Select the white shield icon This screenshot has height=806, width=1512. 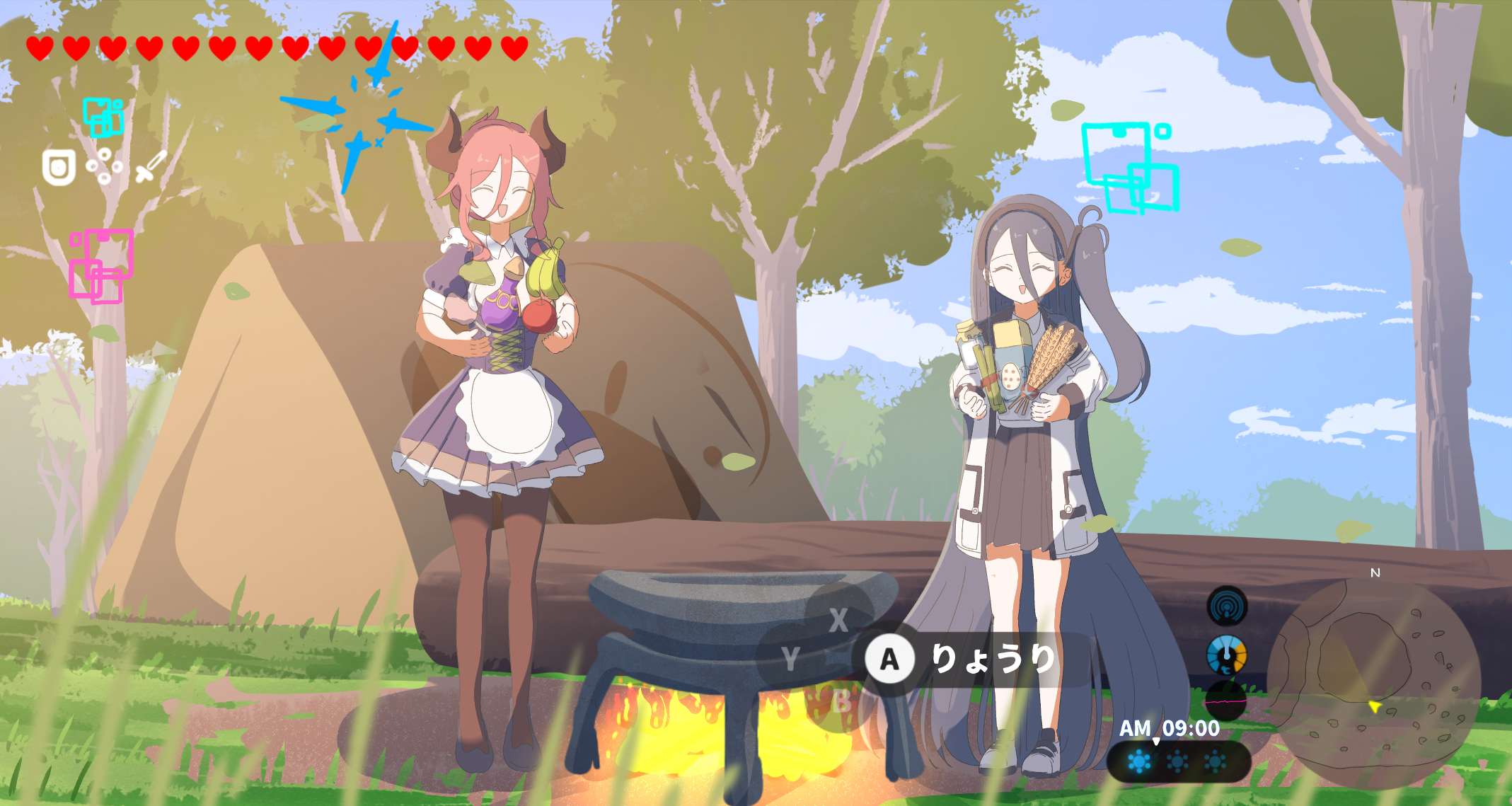[x=59, y=168]
